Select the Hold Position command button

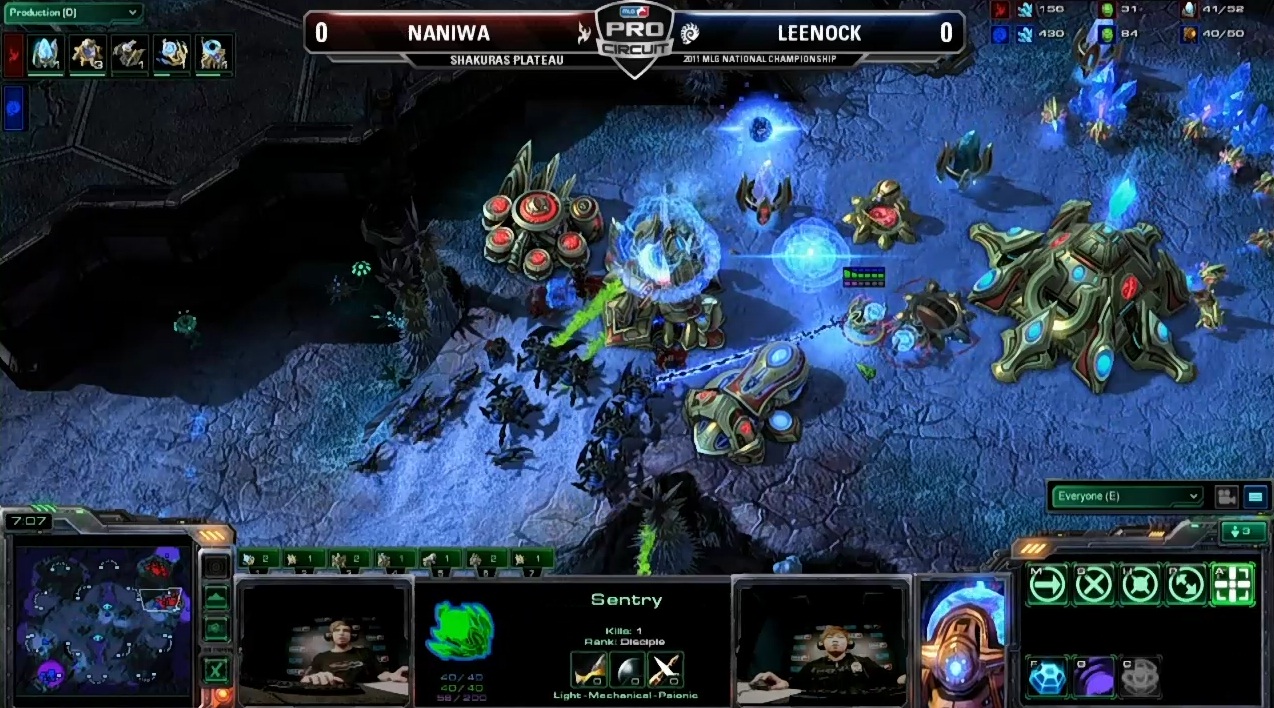pyautogui.click(x=1140, y=584)
